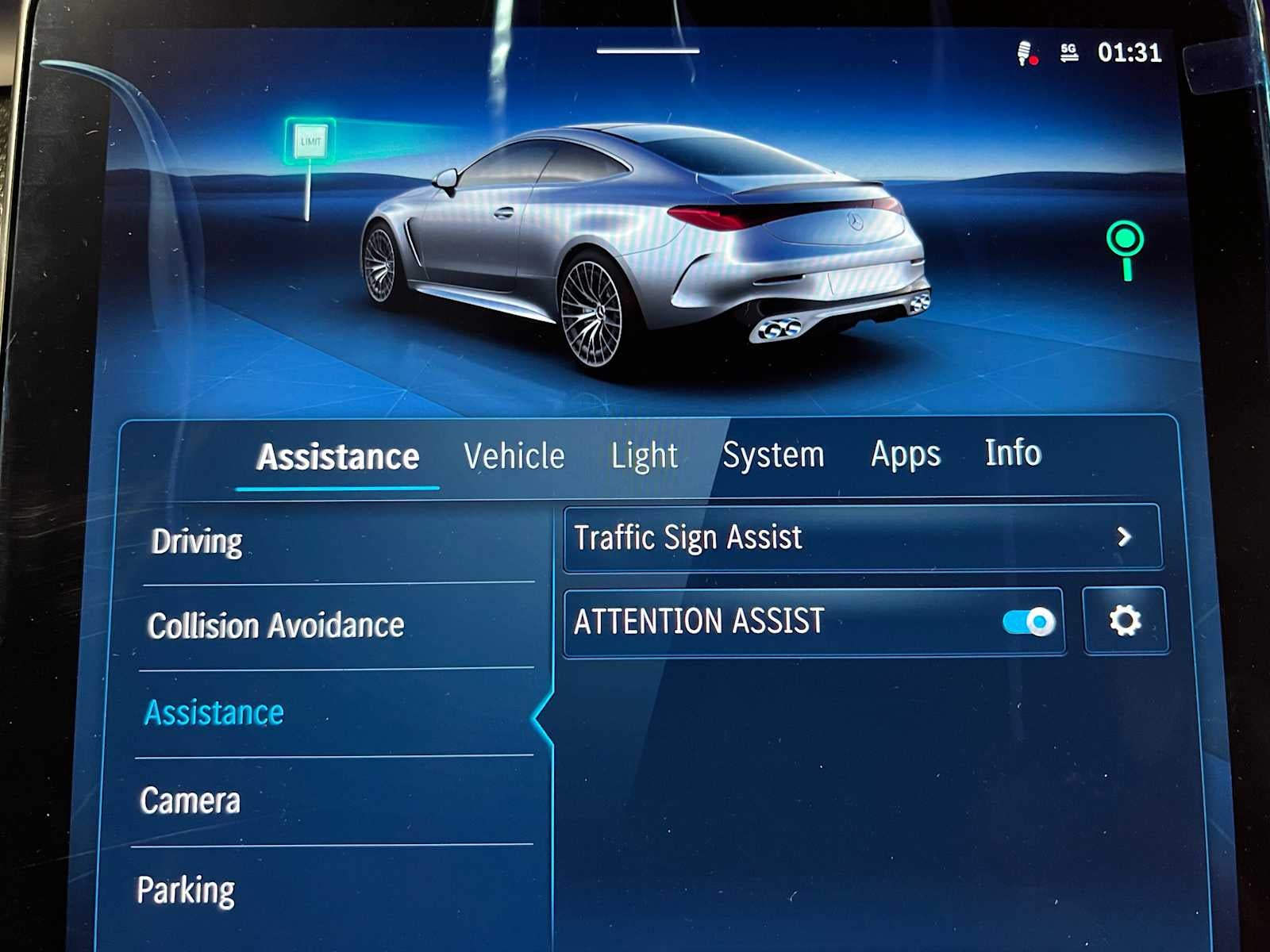Tap the clock showing 01:31
Viewport: 1270px width, 952px height.
coord(1128,54)
